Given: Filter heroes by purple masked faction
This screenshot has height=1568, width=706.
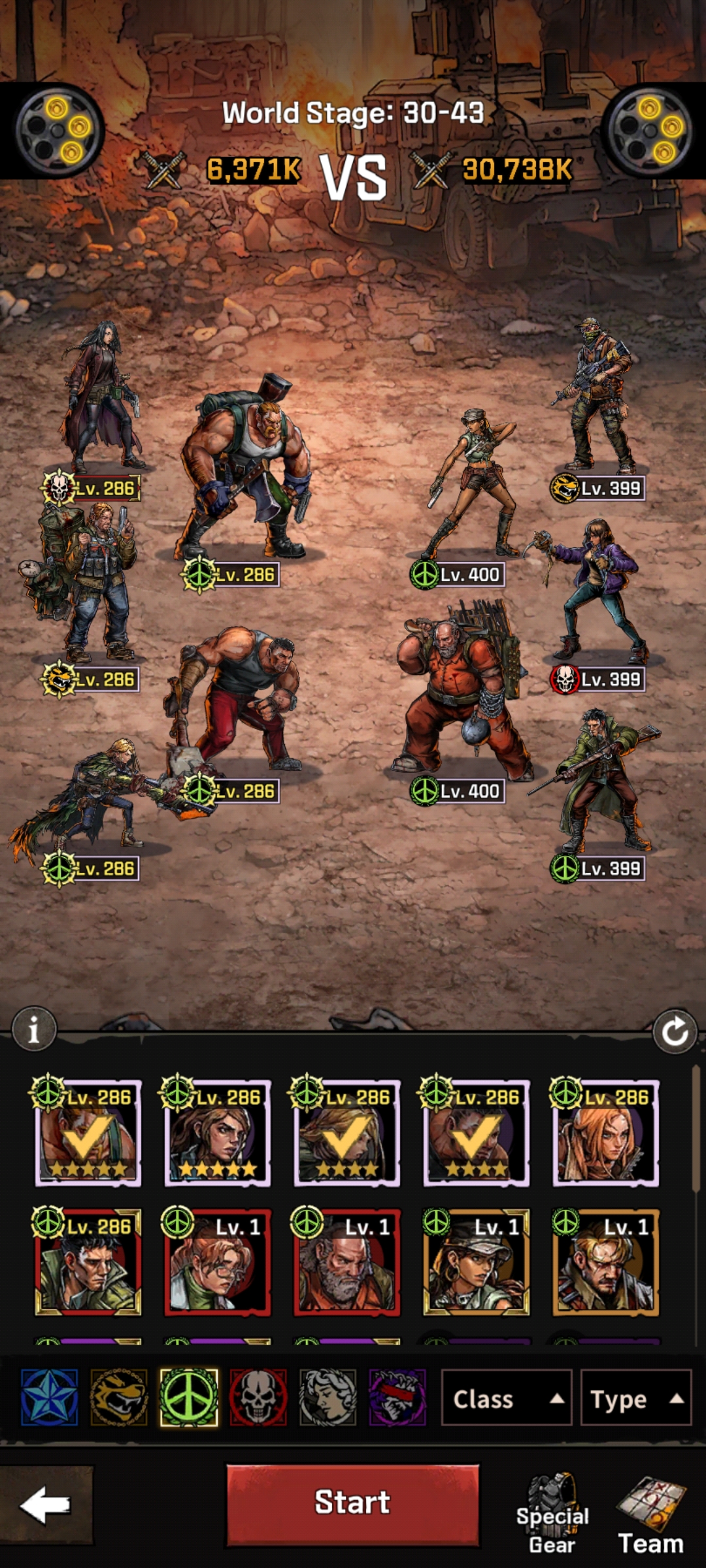Looking at the screenshot, I should [397, 1397].
